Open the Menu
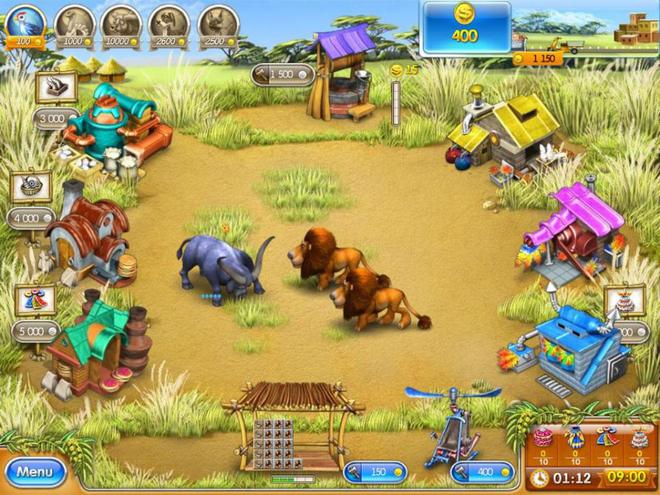Screen dimensions: 660x495 point(34,471)
